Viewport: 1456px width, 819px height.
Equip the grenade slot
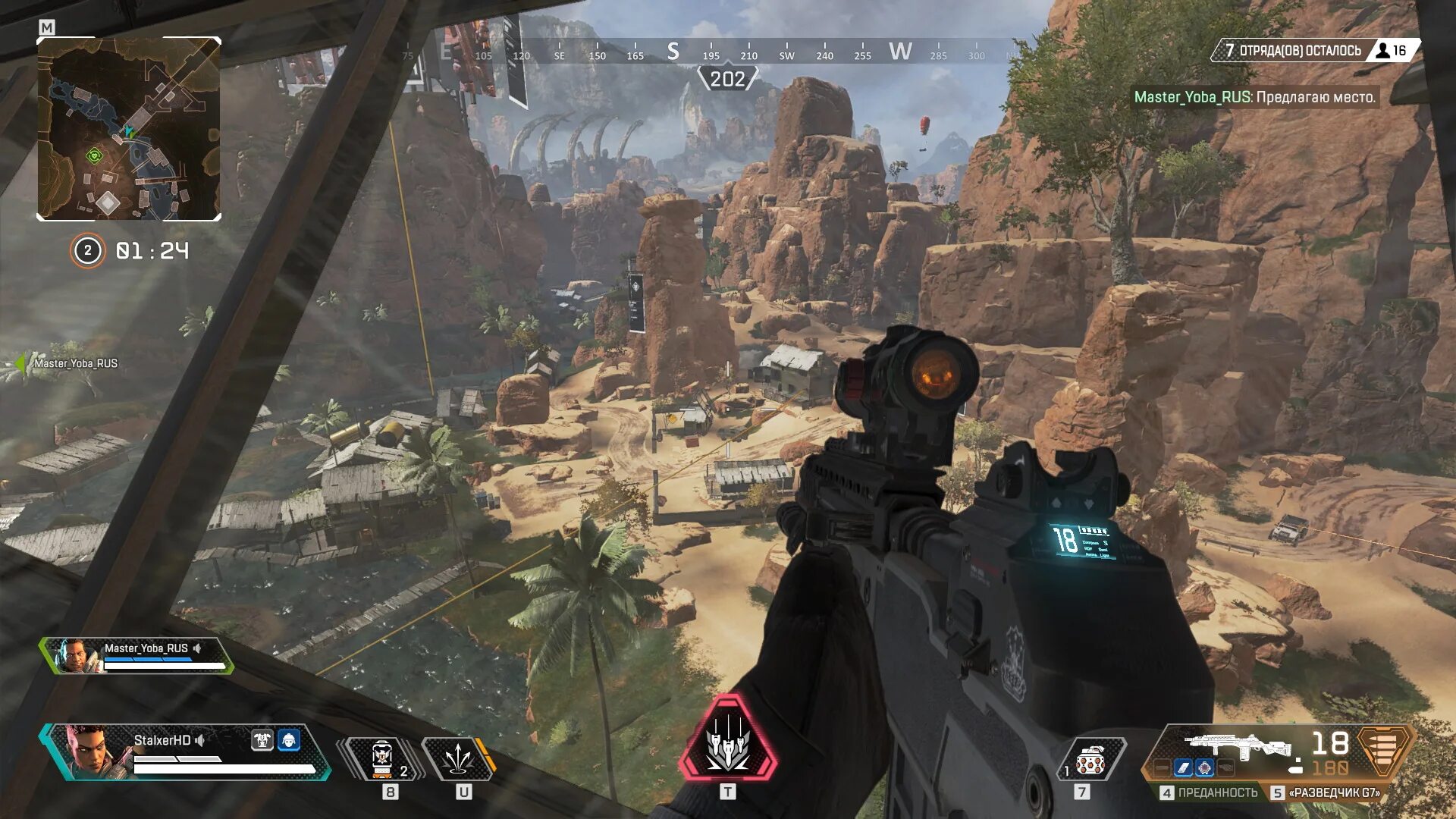pyautogui.click(x=1090, y=761)
